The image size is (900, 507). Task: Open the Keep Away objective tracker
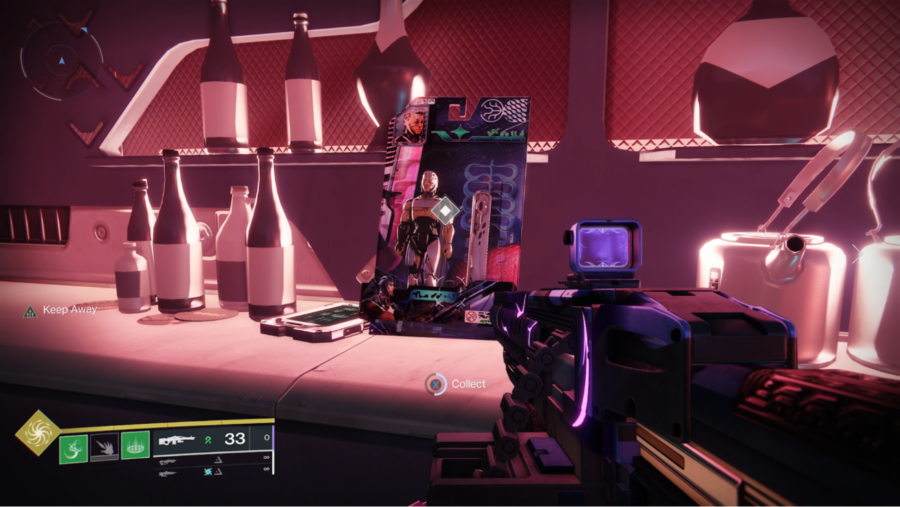pos(61,310)
